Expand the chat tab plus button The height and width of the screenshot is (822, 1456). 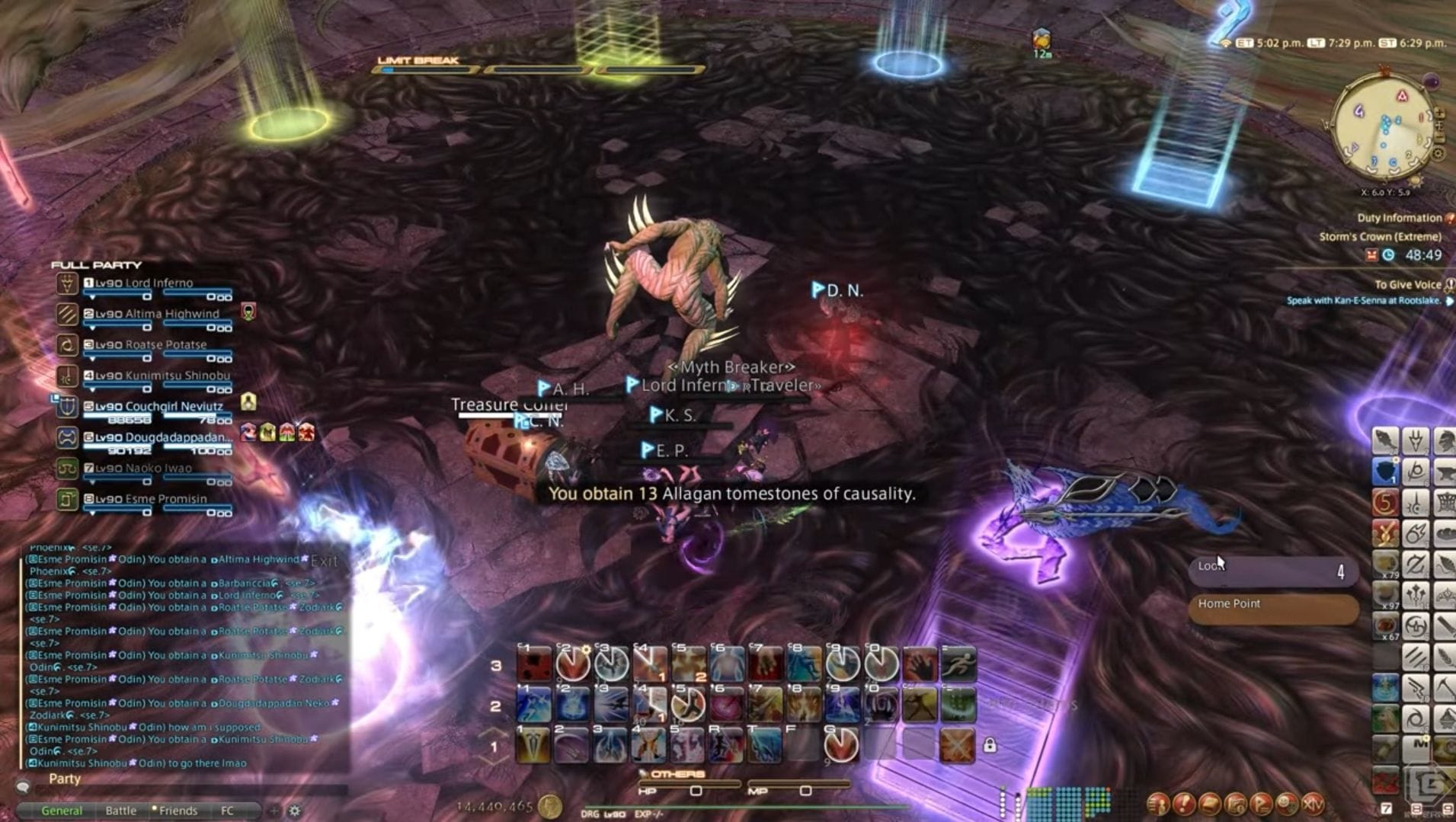tap(274, 810)
